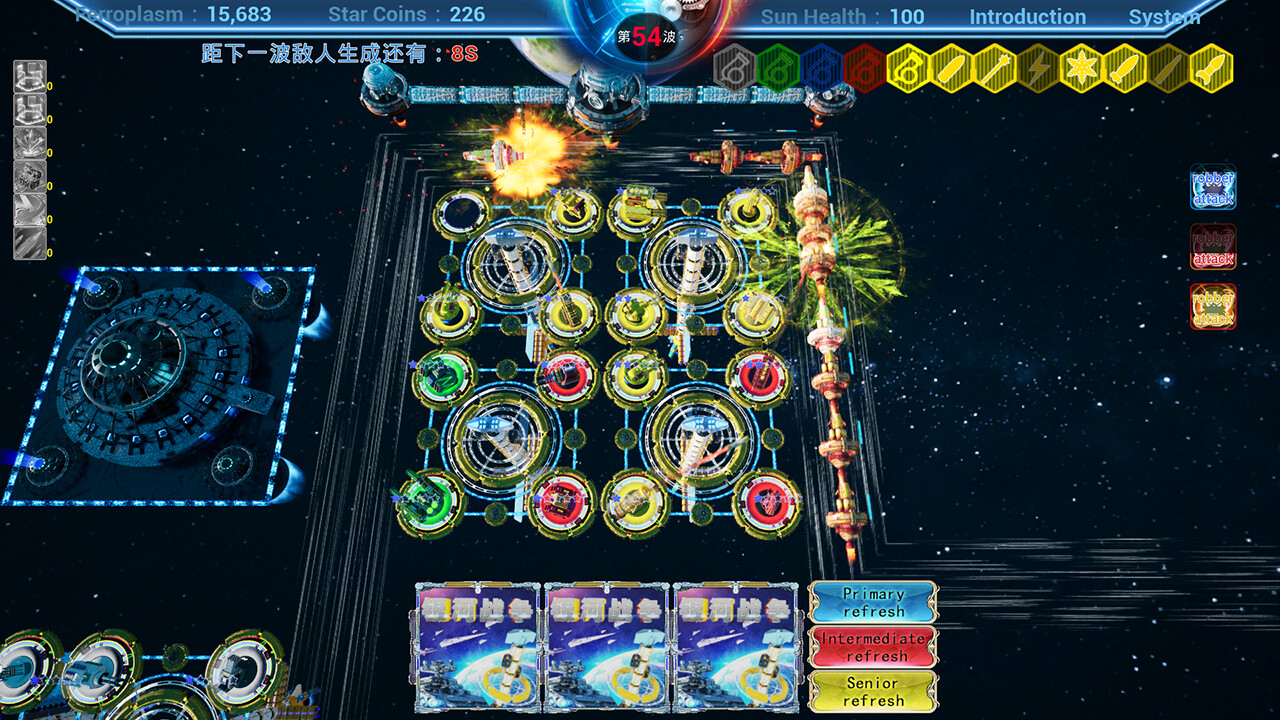Open the Introduction menu
Image resolution: width=1280 pixels, height=720 pixels.
(x=1028, y=16)
